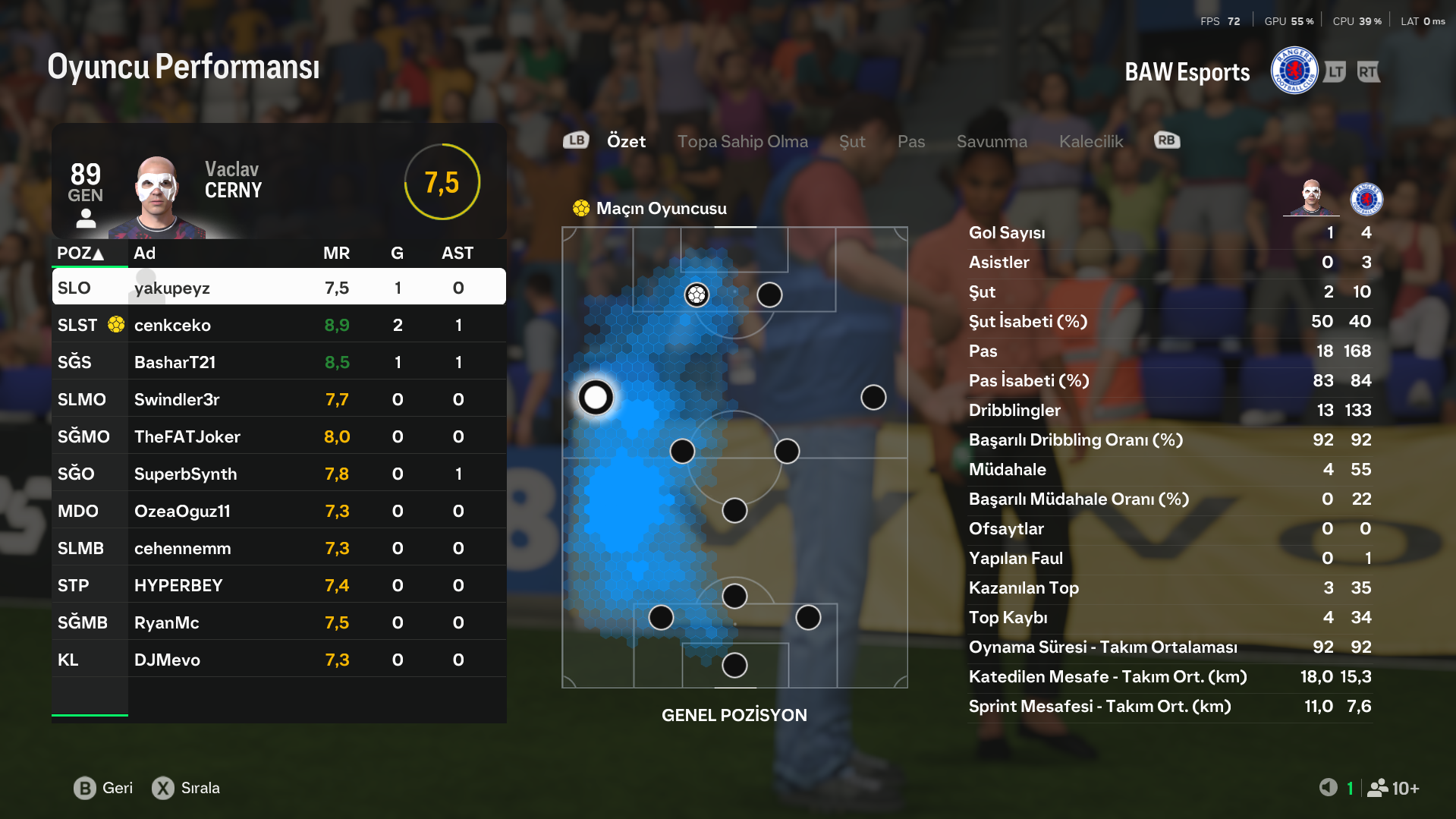1456x819 pixels.
Task: Go back with the Geri button
Action: [x=103, y=788]
